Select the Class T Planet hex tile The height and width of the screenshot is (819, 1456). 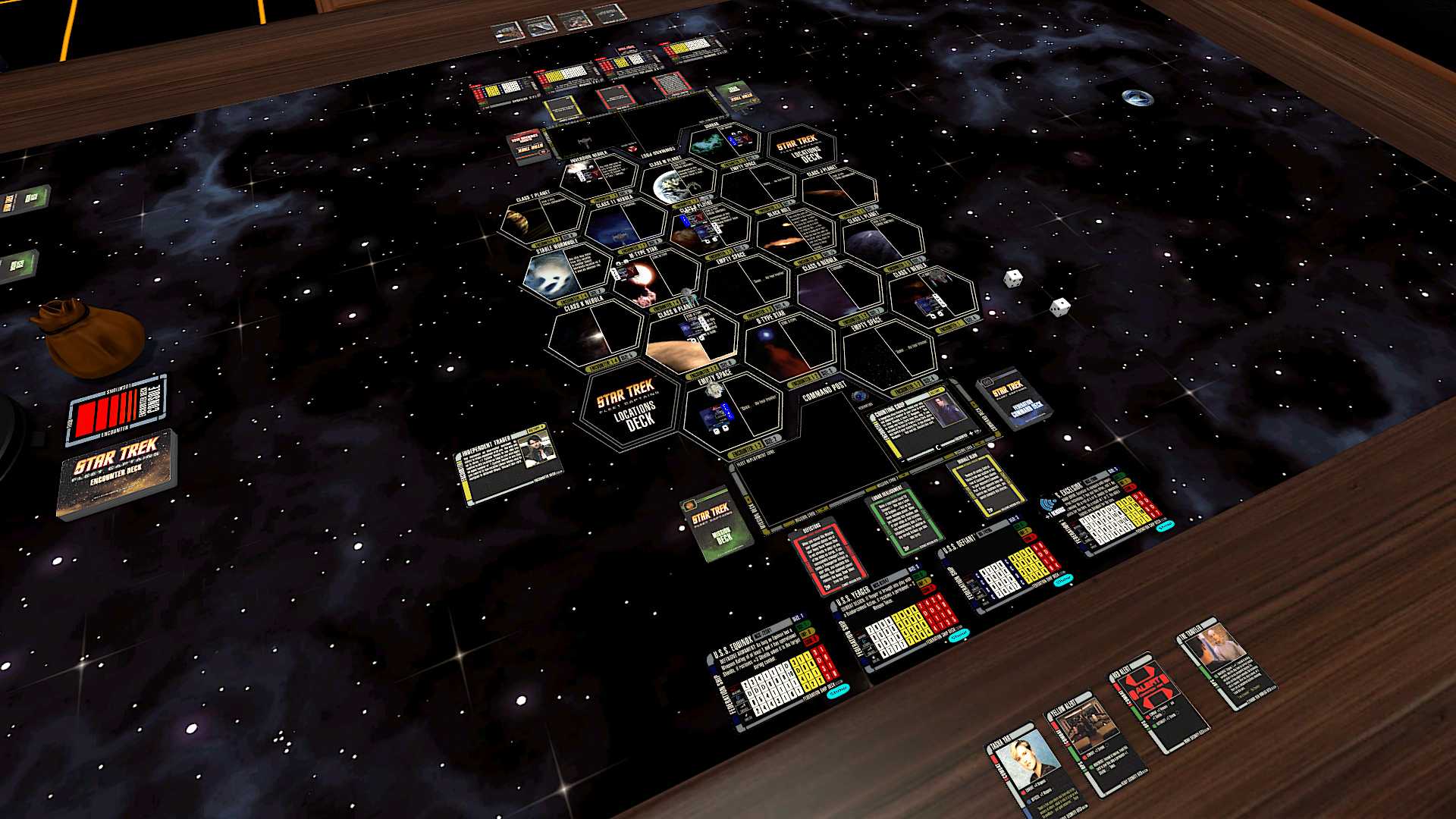tap(540, 220)
